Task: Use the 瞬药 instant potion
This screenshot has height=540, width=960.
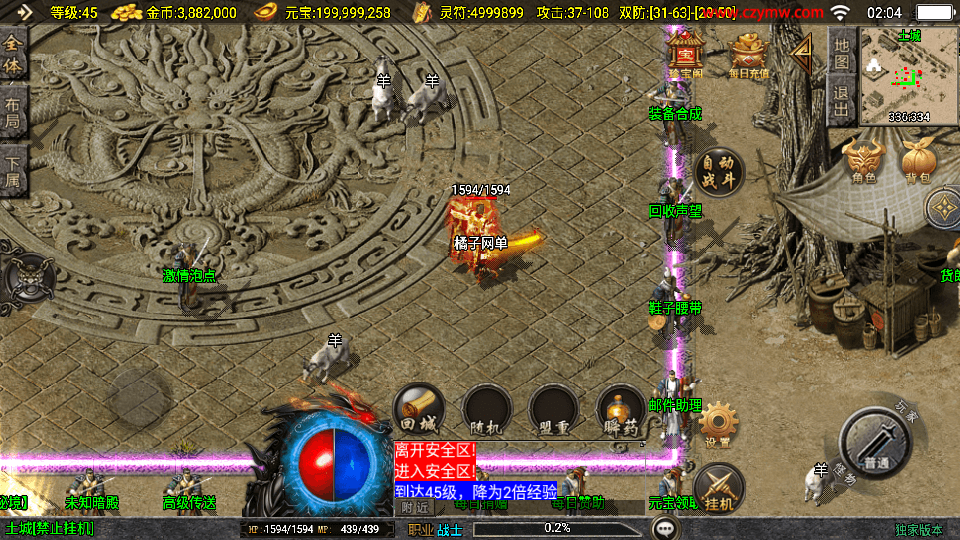Action: pyautogui.click(x=620, y=410)
